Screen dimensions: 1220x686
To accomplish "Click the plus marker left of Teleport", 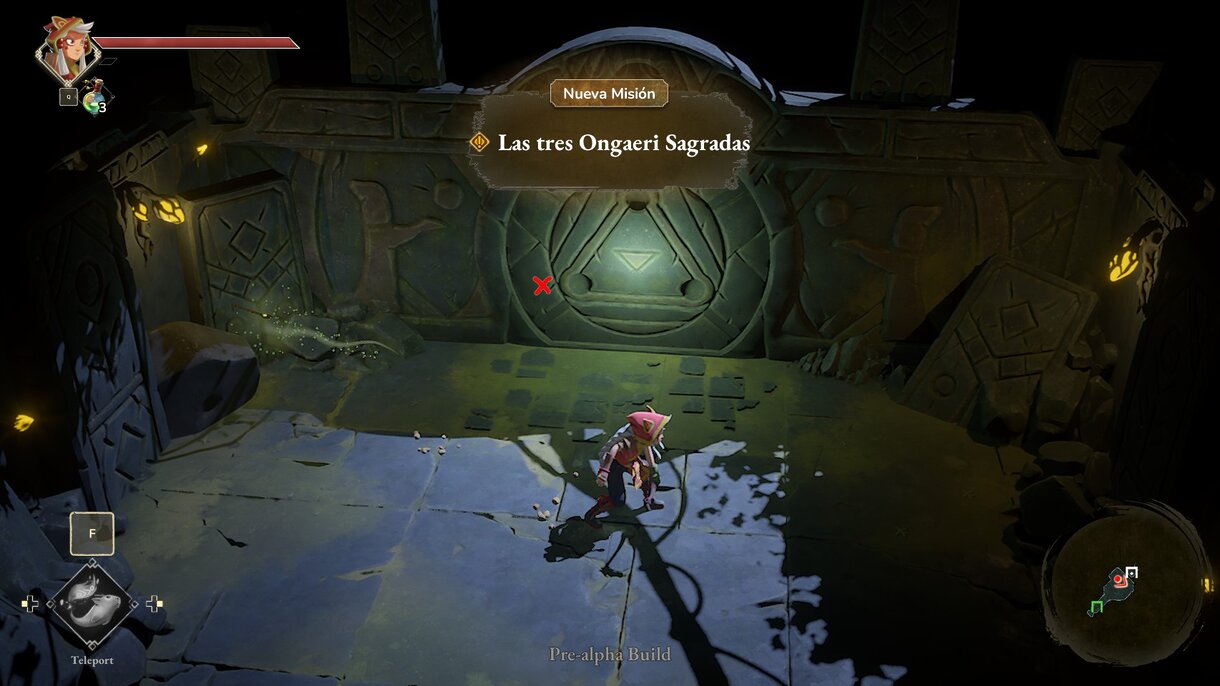I will pyautogui.click(x=31, y=603).
